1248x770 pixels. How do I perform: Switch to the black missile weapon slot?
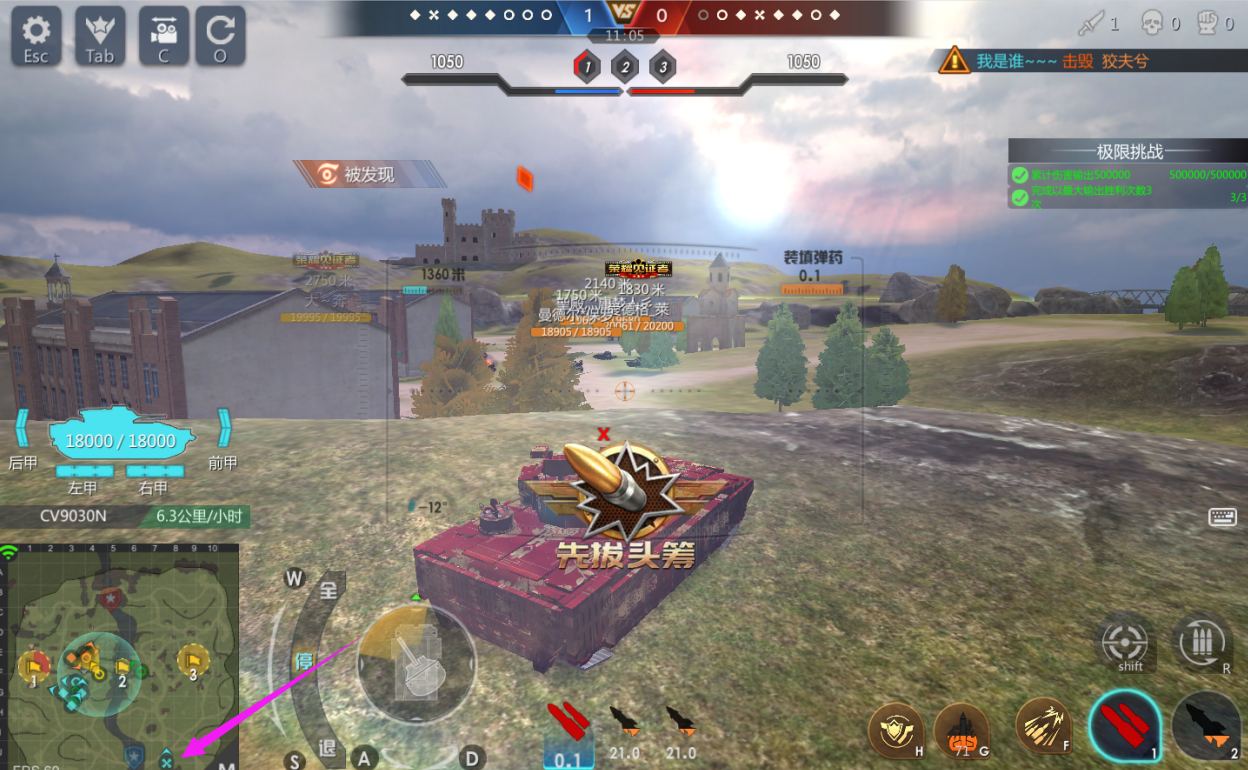coord(1207,725)
